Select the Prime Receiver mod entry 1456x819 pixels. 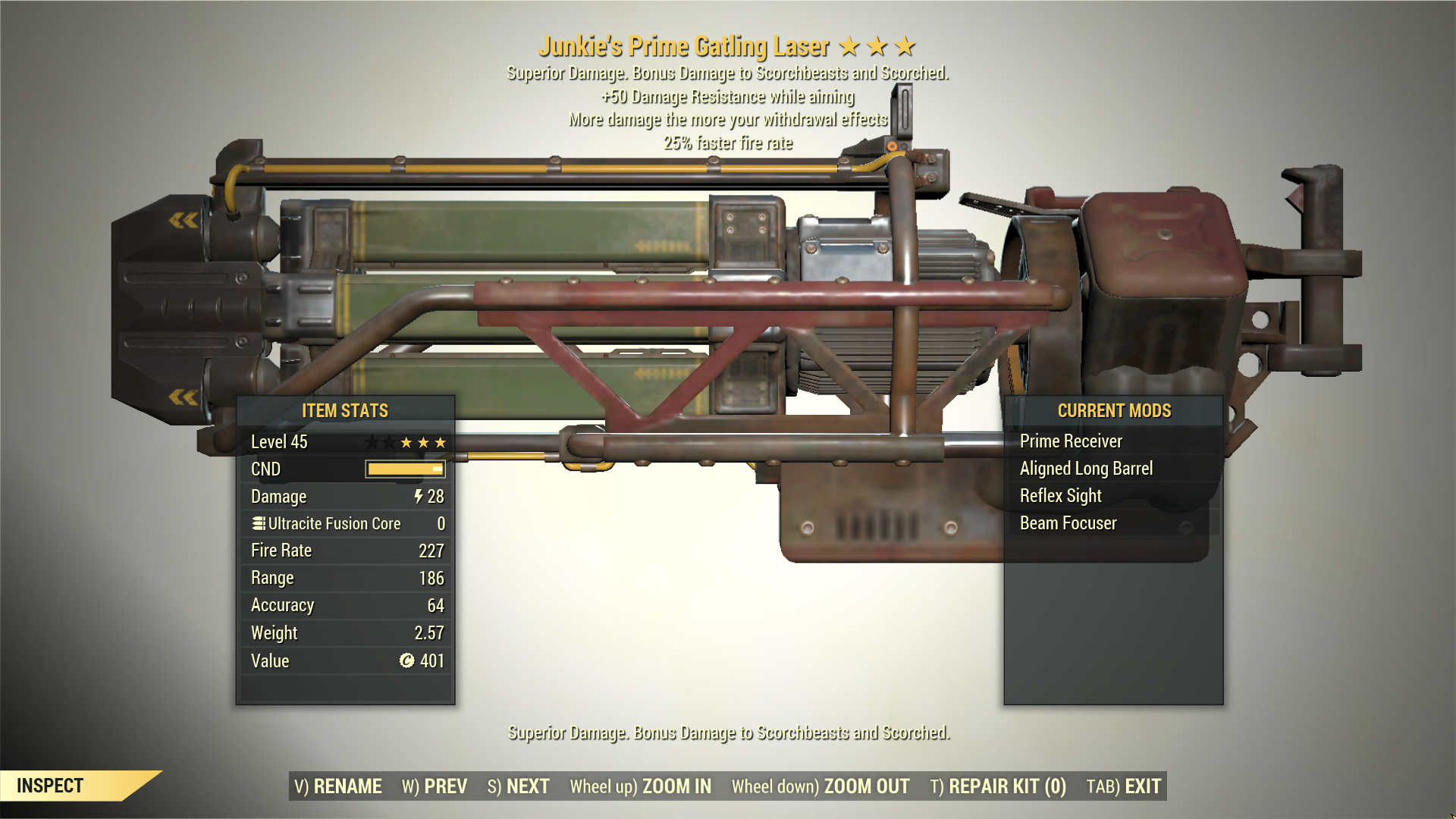click(x=1071, y=441)
